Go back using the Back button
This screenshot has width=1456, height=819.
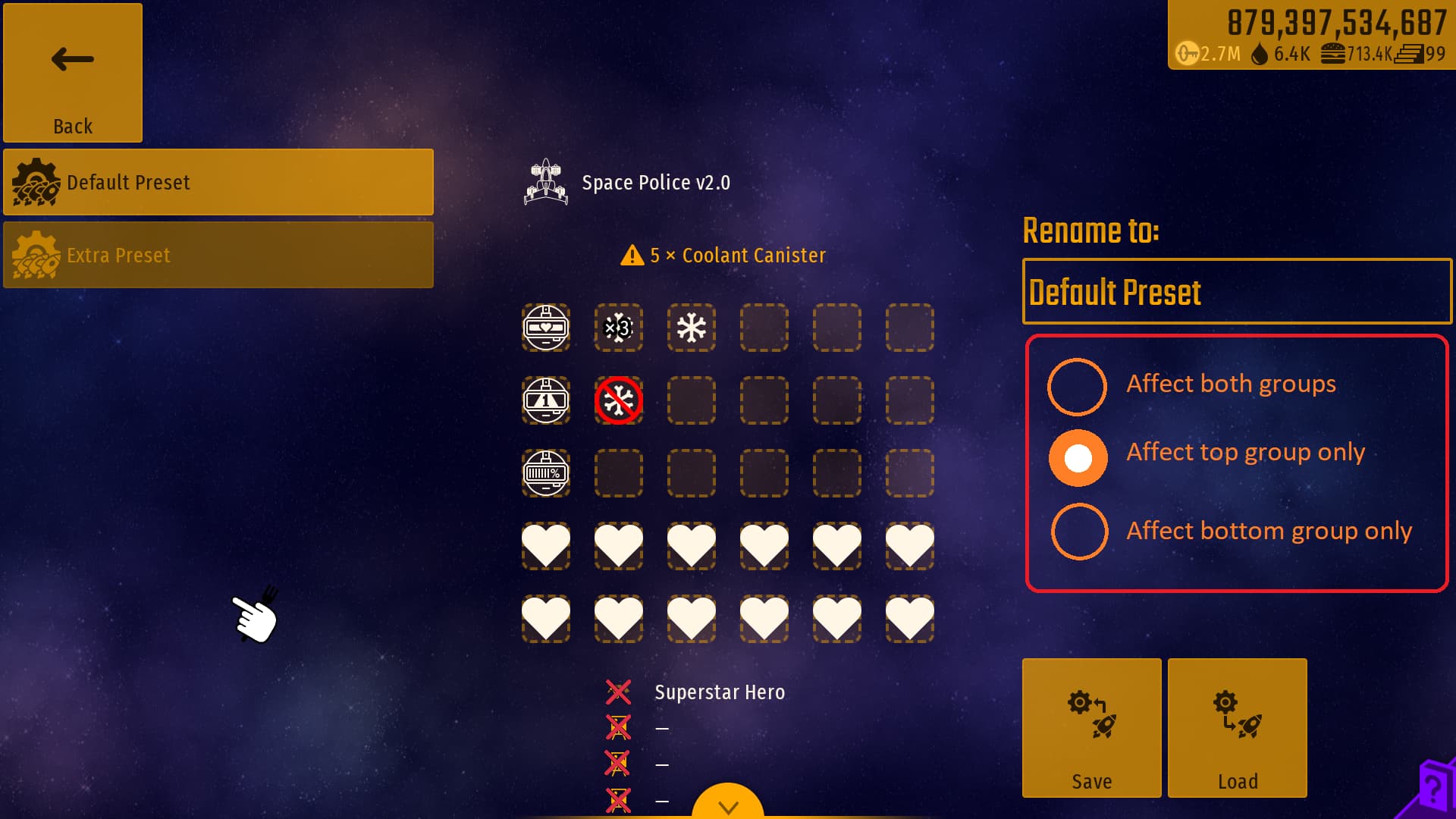point(73,73)
